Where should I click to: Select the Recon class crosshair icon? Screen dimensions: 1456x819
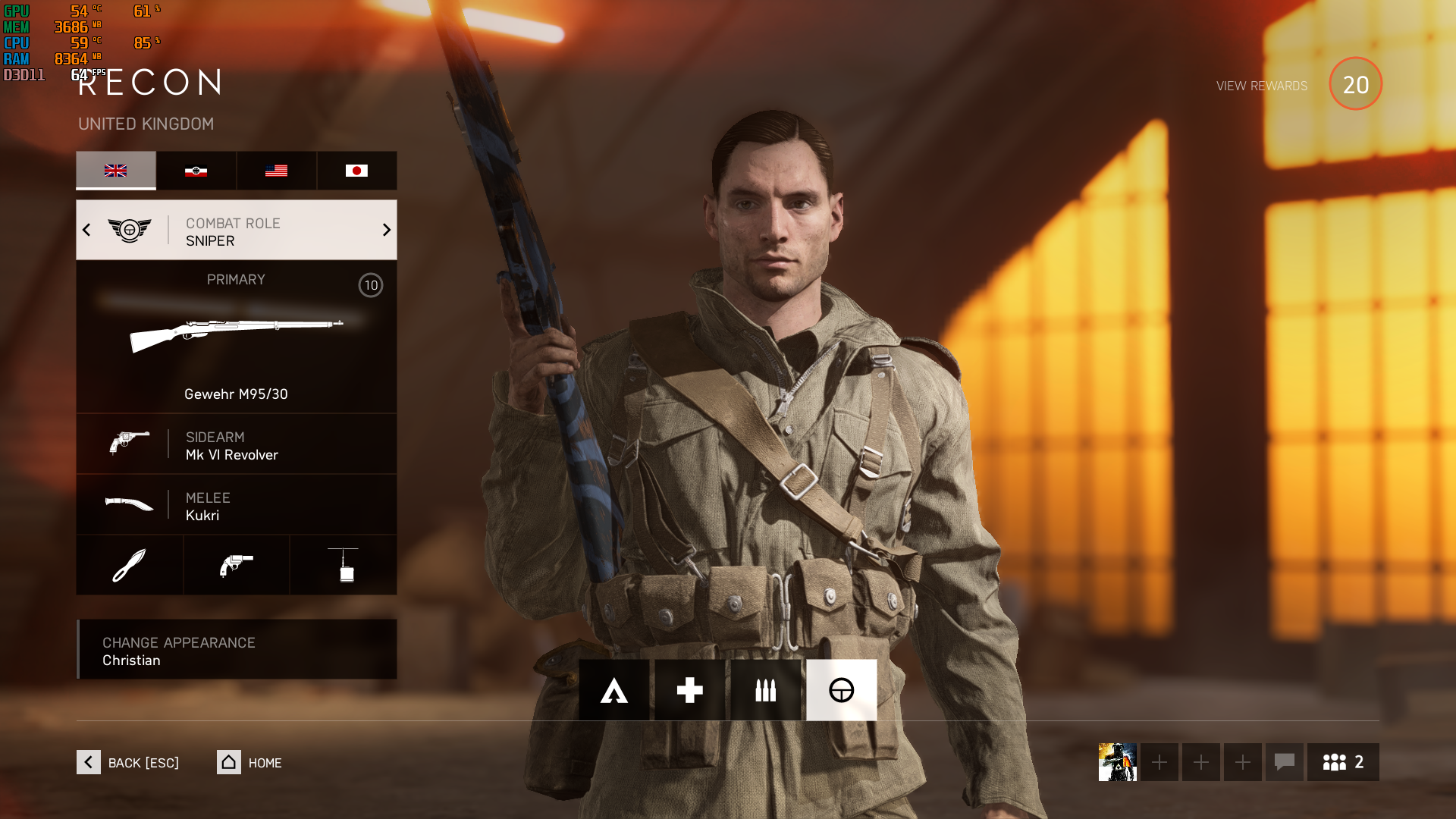coord(842,690)
